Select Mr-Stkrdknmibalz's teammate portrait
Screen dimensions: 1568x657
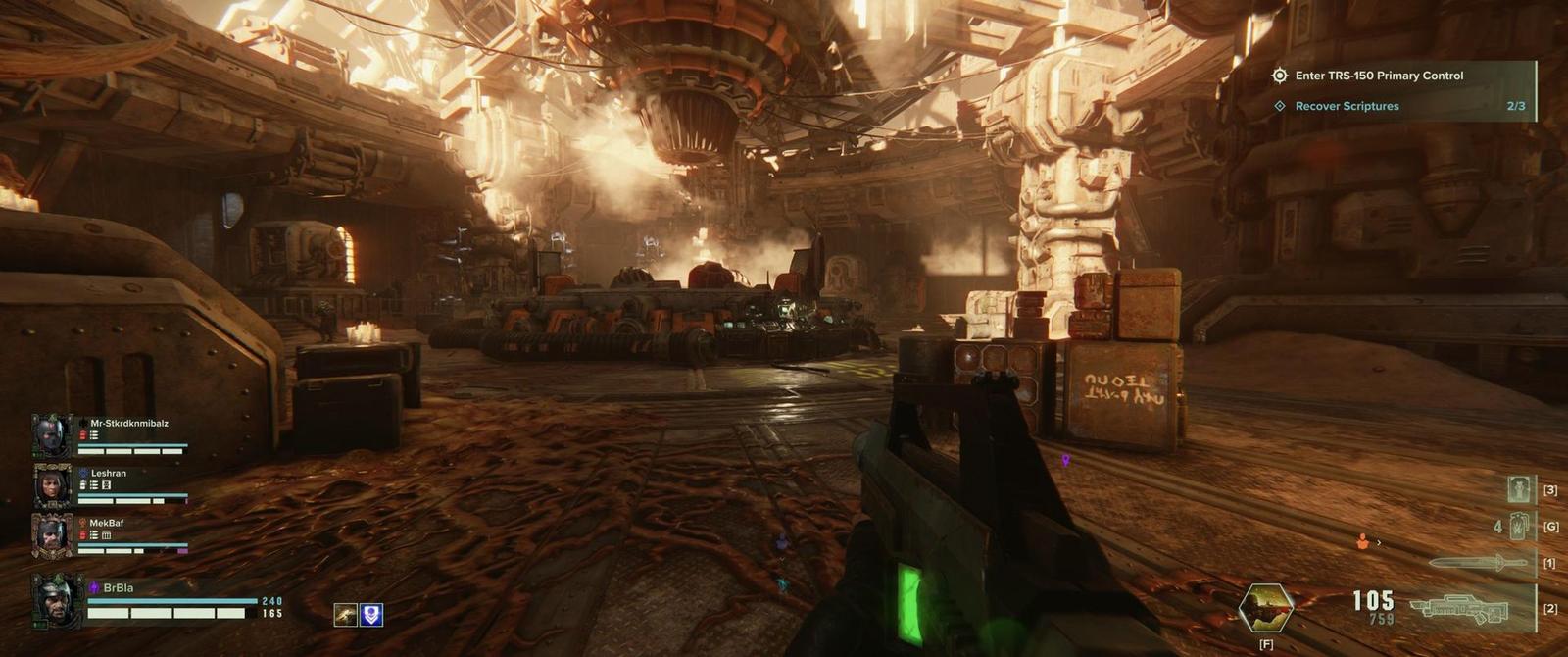(x=52, y=435)
